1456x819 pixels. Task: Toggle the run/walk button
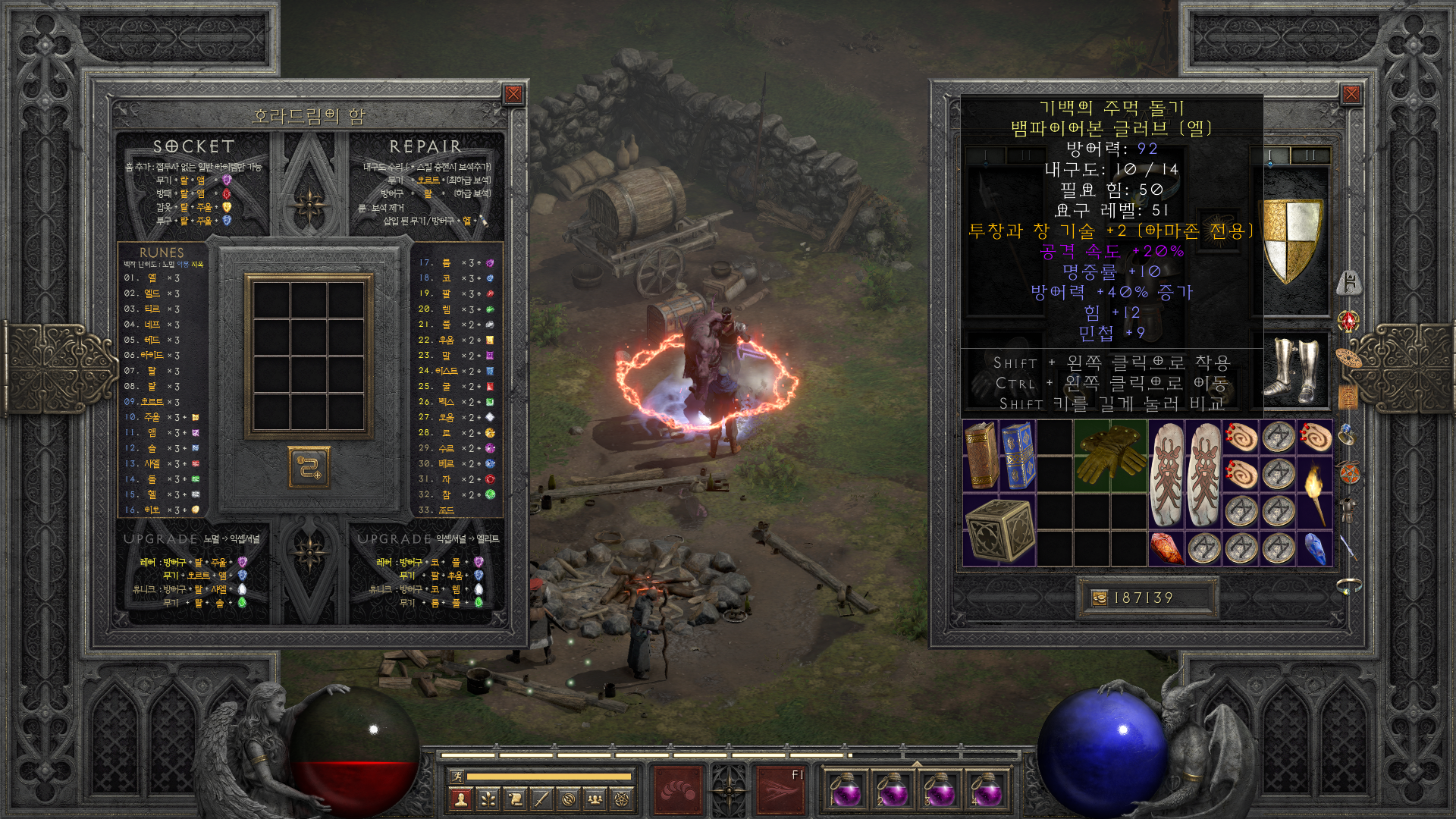pyautogui.click(x=457, y=776)
